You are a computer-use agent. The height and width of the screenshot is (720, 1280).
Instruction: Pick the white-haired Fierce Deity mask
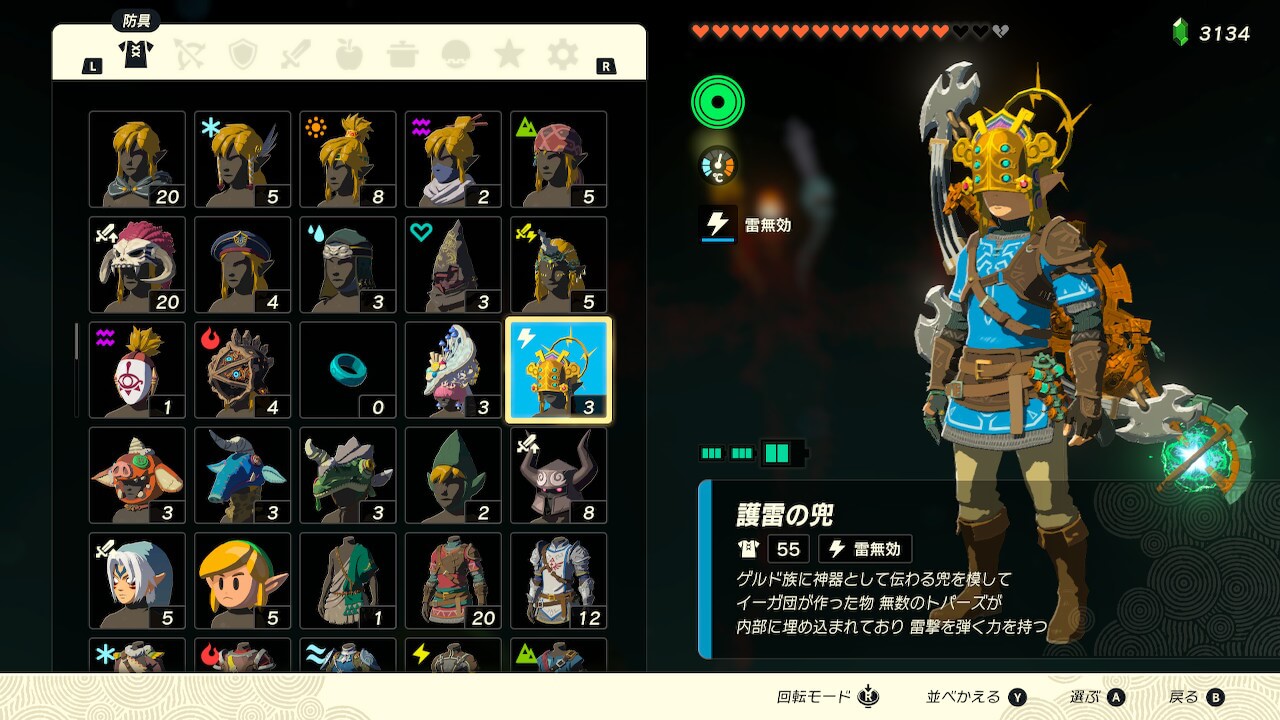137,581
